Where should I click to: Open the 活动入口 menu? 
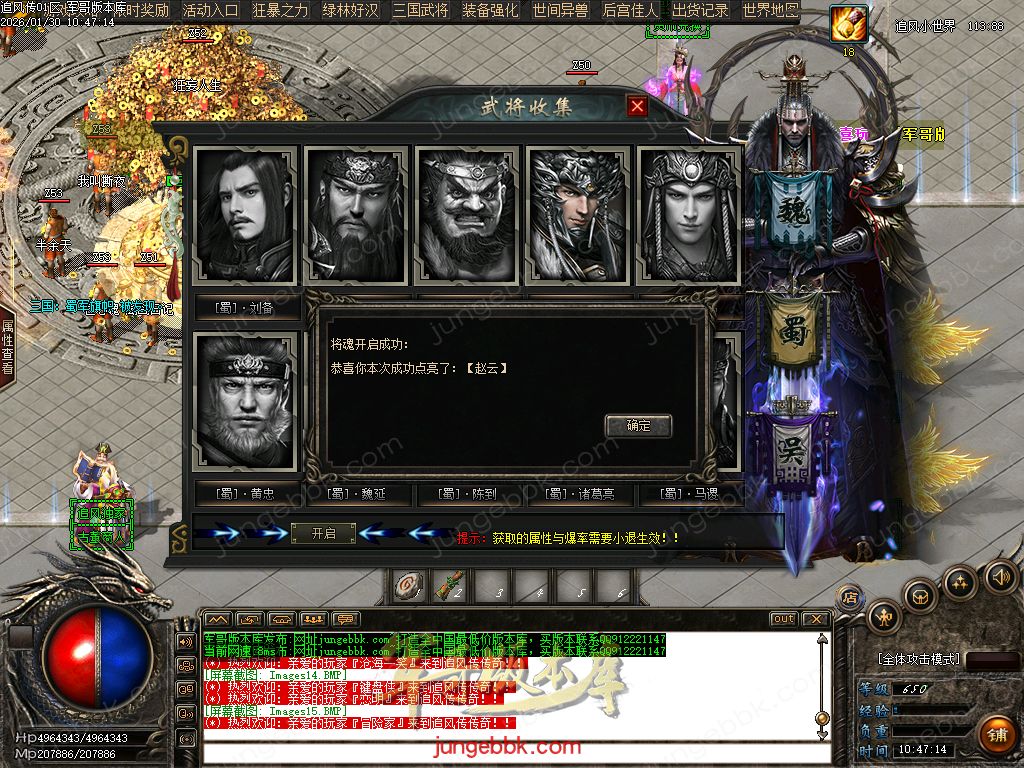(211, 11)
